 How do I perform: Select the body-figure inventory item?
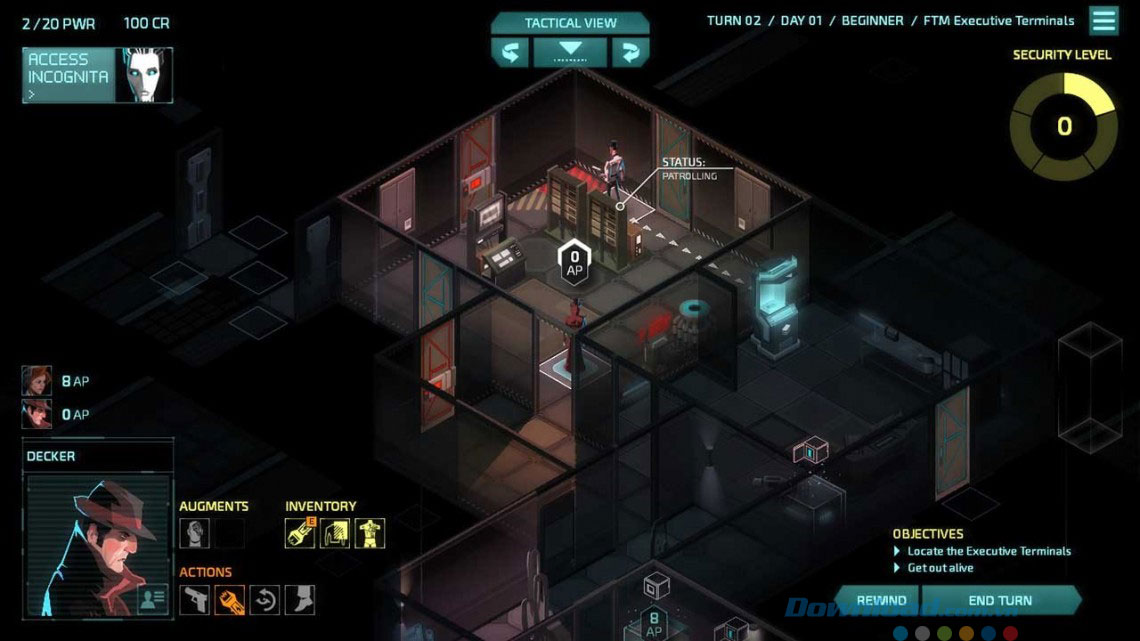tap(369, 533)
